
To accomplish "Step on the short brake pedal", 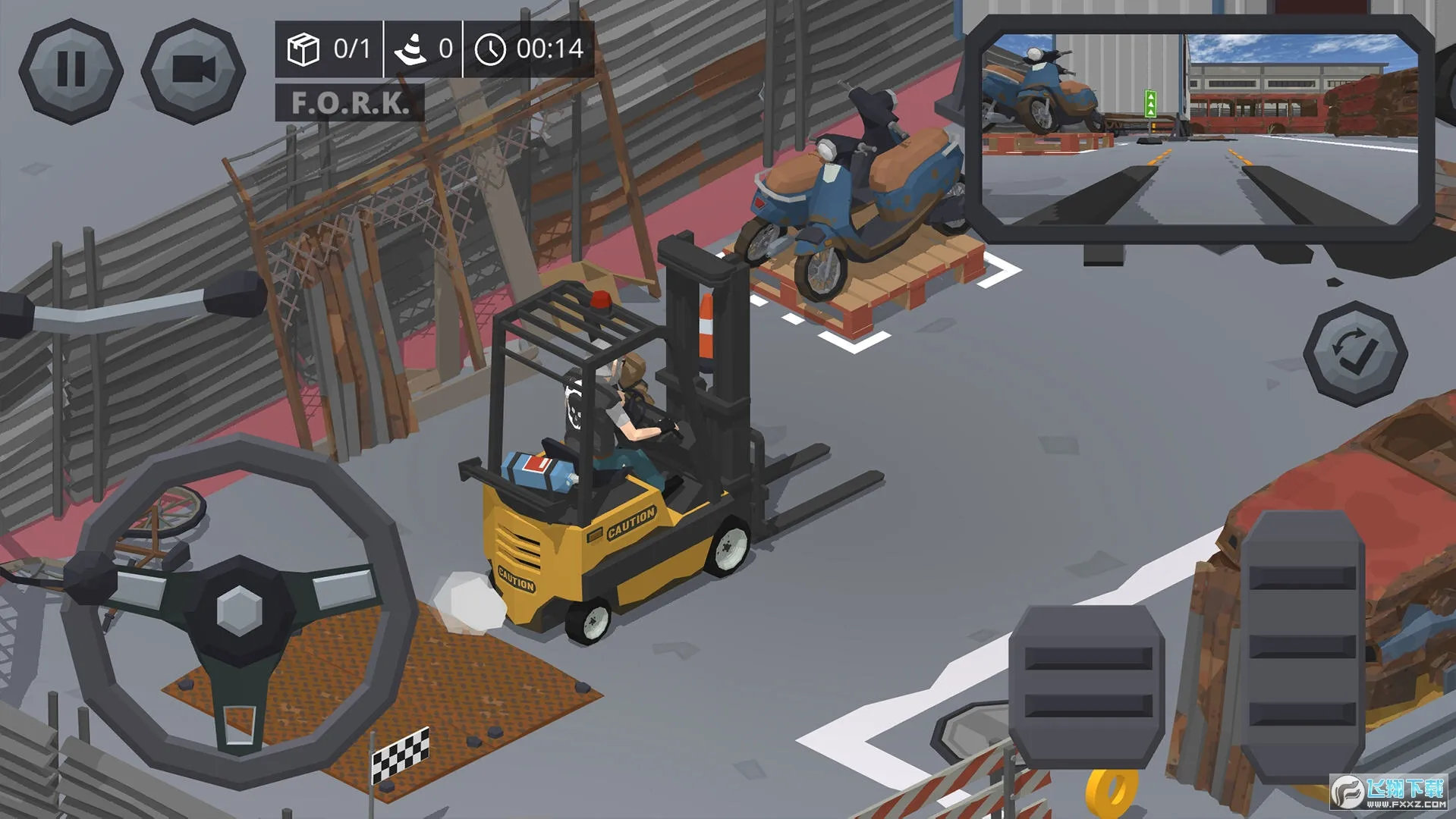I will (x=1087, y=686).
